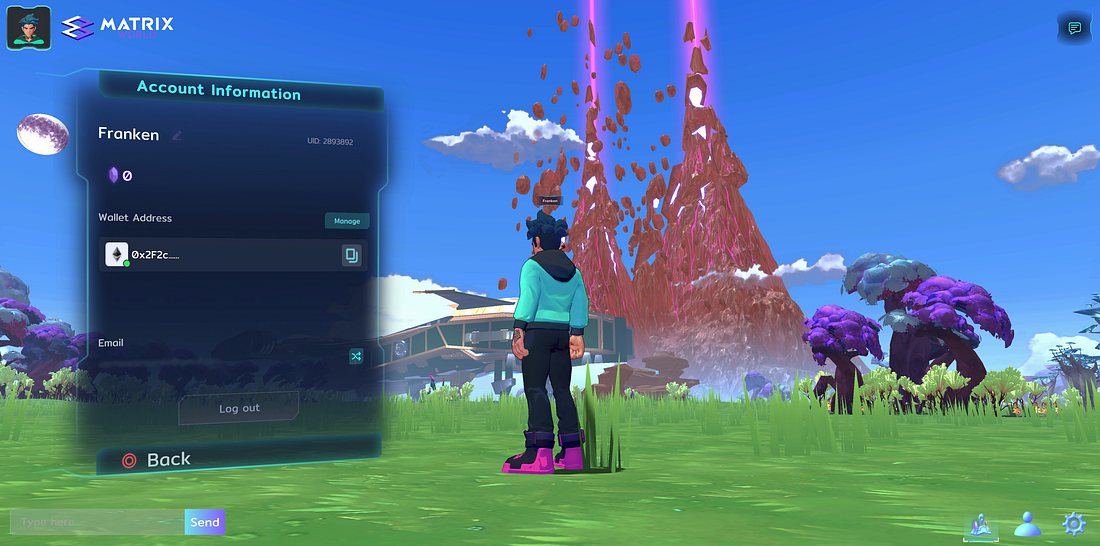The width and height of the screenshot is (1100, 546).
Task: Select the world map icon
Action: tap(980, 524)
